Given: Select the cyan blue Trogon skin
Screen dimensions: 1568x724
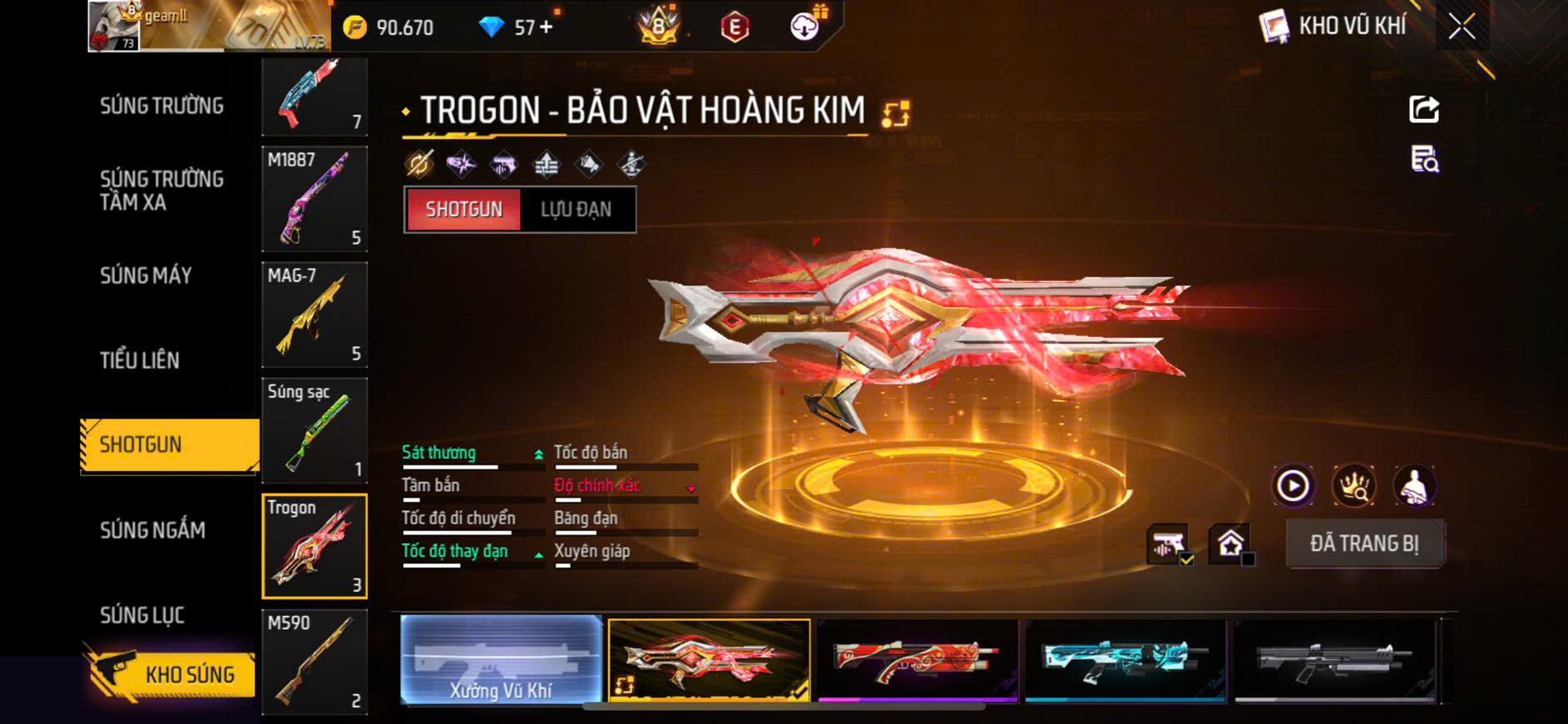Looking at the screenshot, I should (1125, 660).
